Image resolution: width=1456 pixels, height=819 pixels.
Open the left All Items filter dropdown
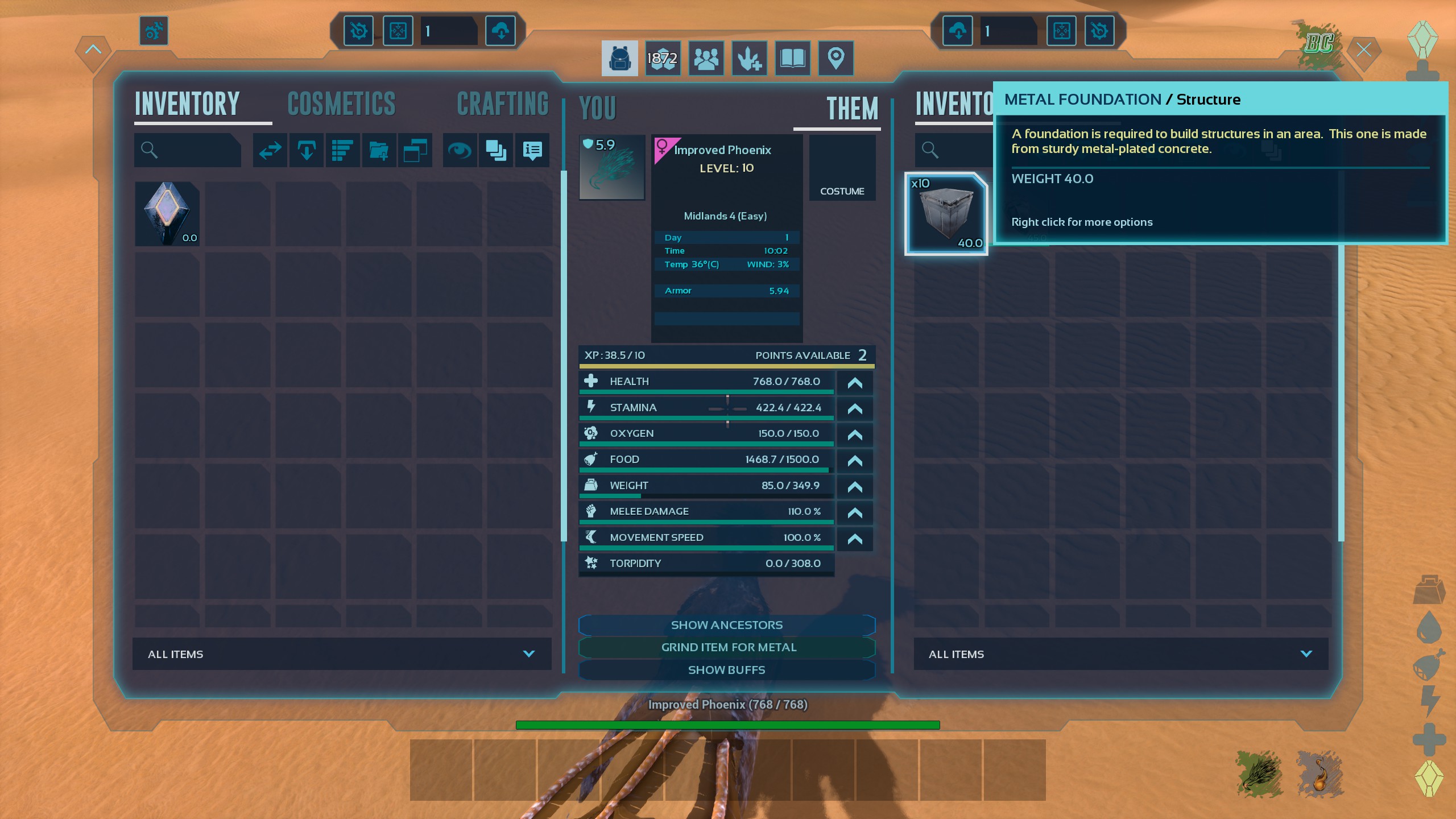pyautogui.click(x=342, y=654)
